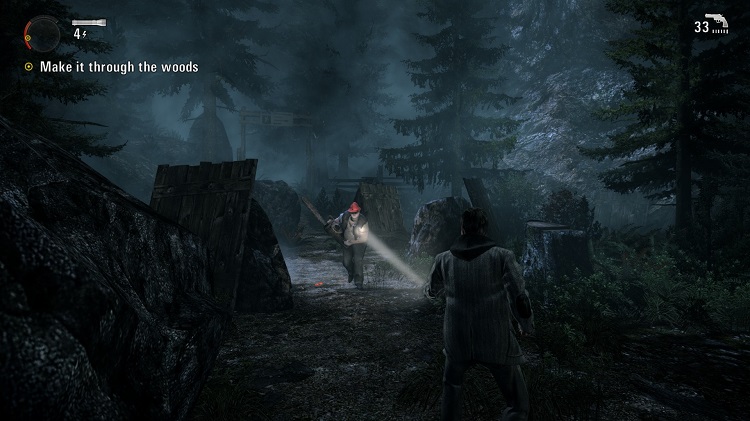Screen dimensions: 750x421
Task: Open the 'Make it through the woods' objective
Action: [118, 67]
